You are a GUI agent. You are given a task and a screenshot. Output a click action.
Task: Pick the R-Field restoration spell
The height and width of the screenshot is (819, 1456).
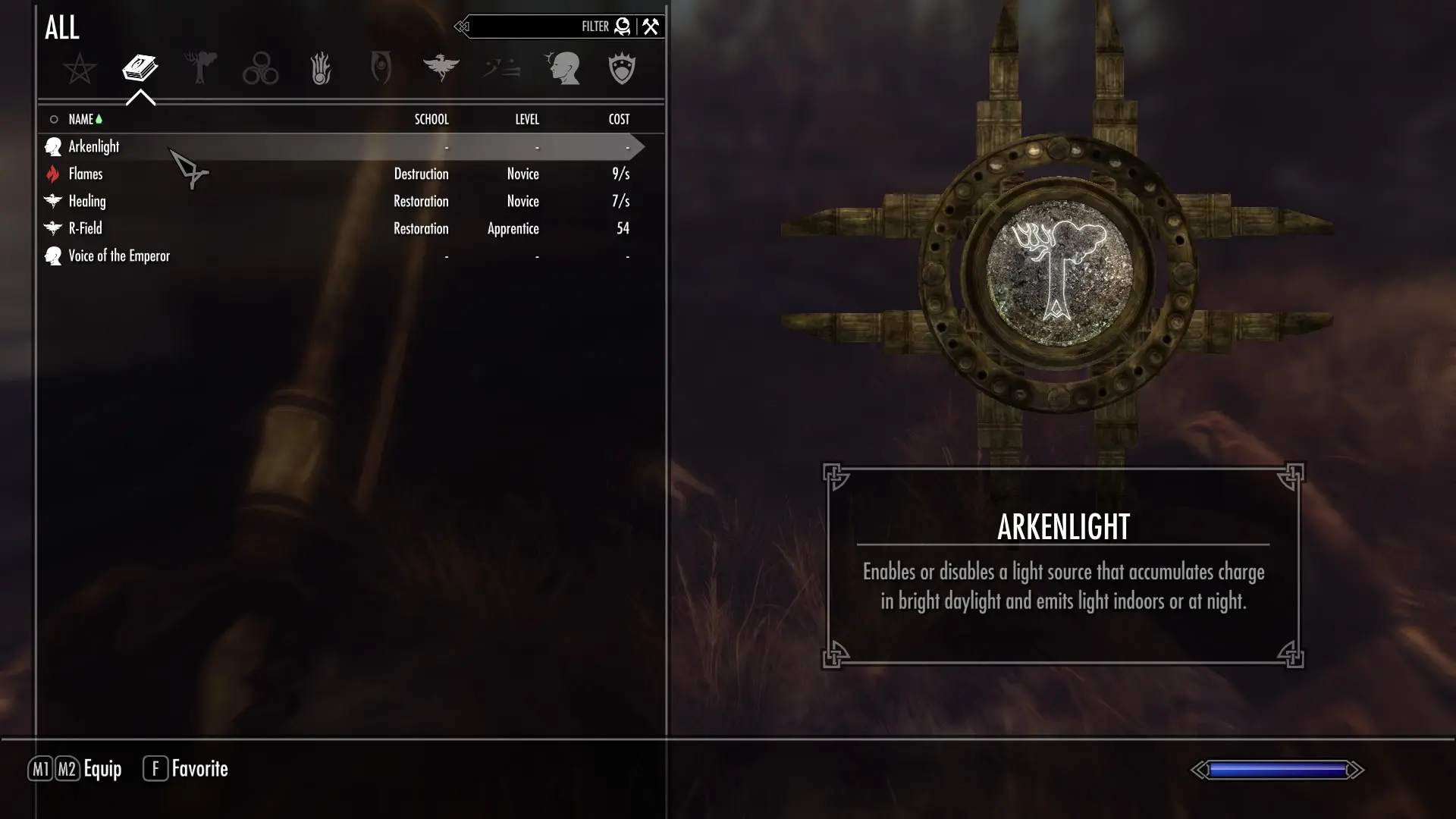pyautogui.click(x=85, y=228)
